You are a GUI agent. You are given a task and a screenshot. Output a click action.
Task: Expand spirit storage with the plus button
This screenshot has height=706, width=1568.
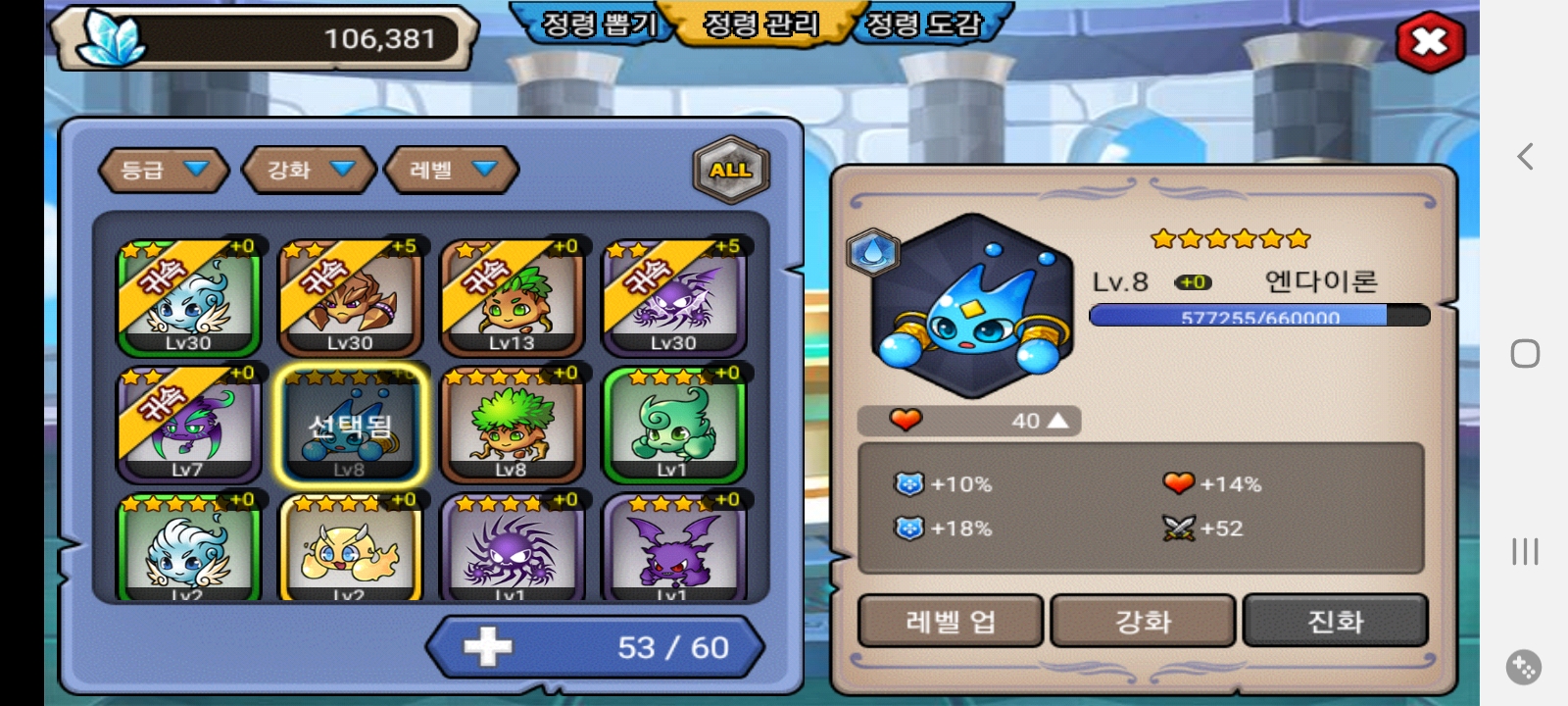[488, 647]
